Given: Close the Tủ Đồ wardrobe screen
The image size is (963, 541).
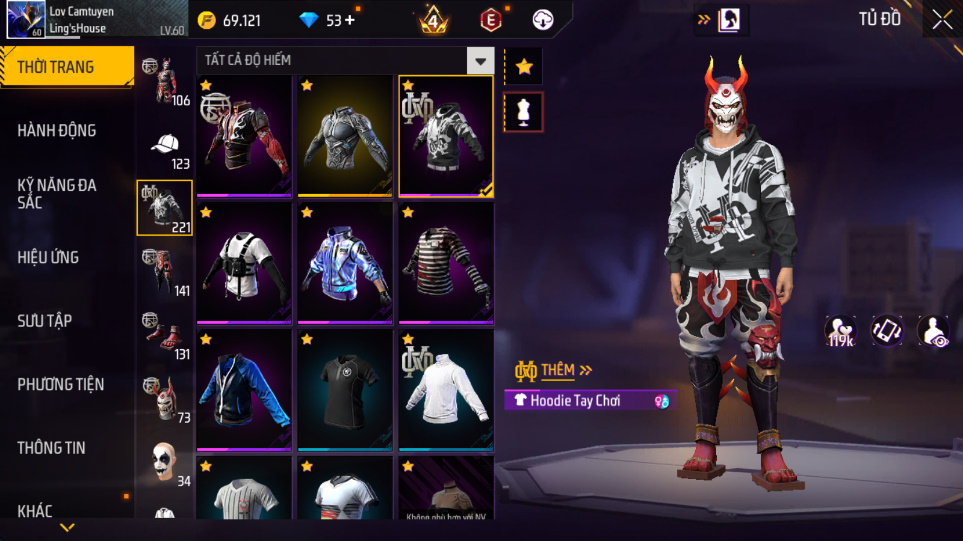Looking at the screenshot, I should [x=941, y=19].
